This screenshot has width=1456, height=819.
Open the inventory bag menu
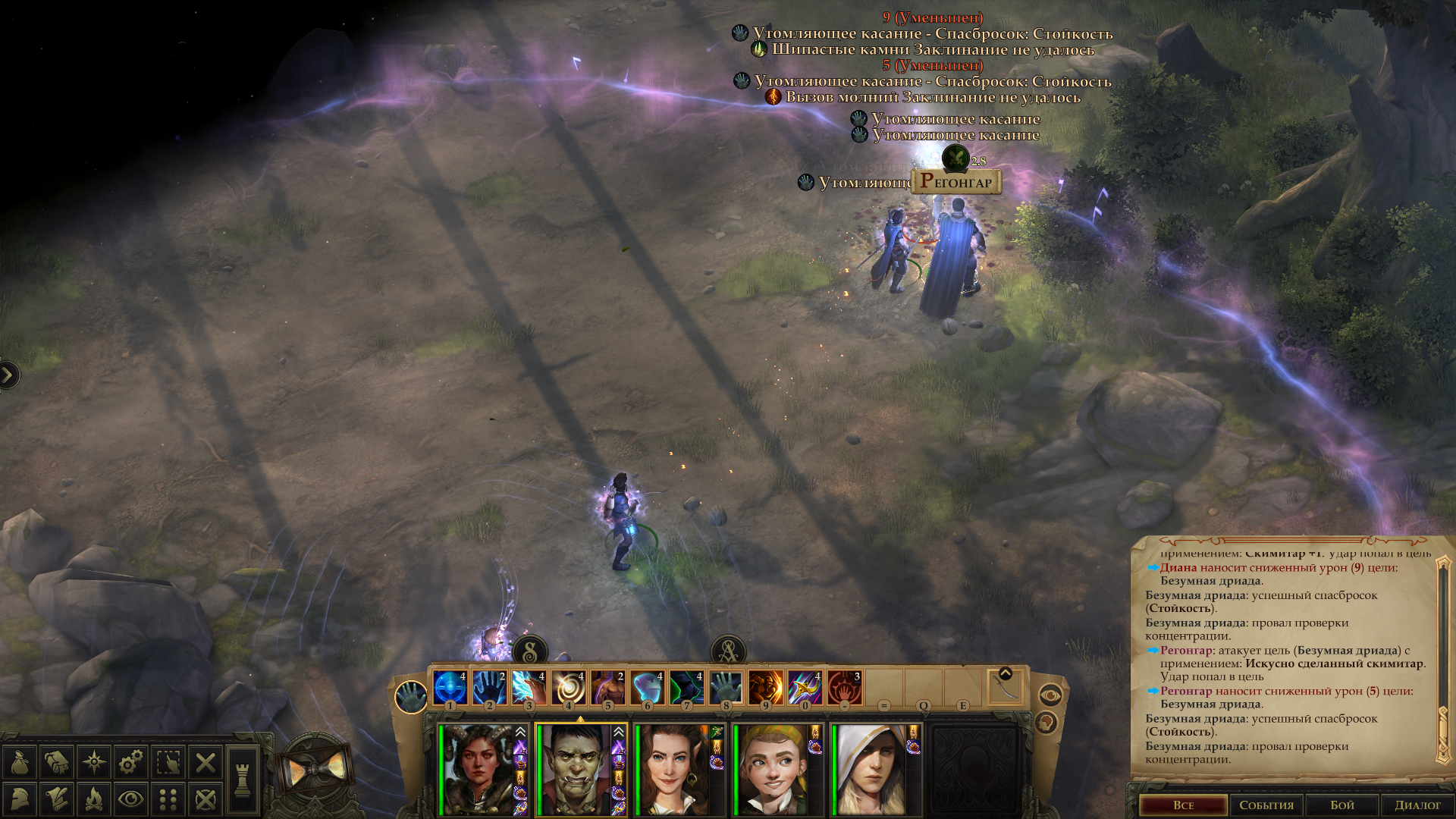click(20, 762)
